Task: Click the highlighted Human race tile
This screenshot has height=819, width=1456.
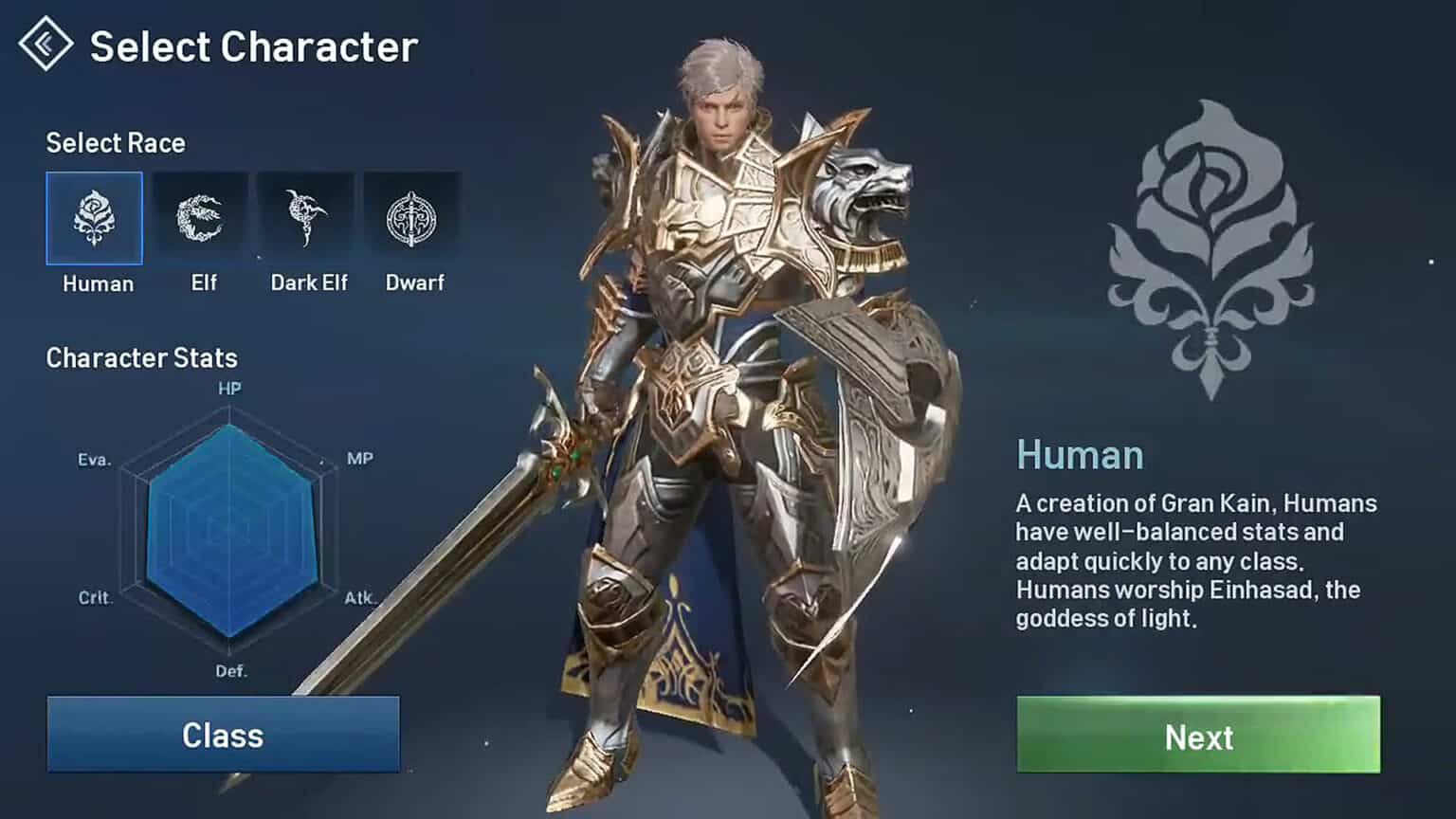Action: [x=94, y=216]
